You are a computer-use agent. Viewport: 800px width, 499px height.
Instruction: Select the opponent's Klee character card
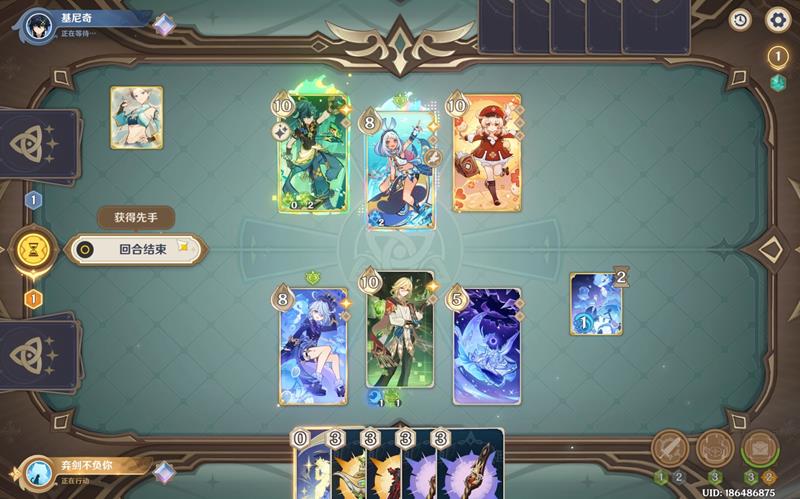click(487, 155)
